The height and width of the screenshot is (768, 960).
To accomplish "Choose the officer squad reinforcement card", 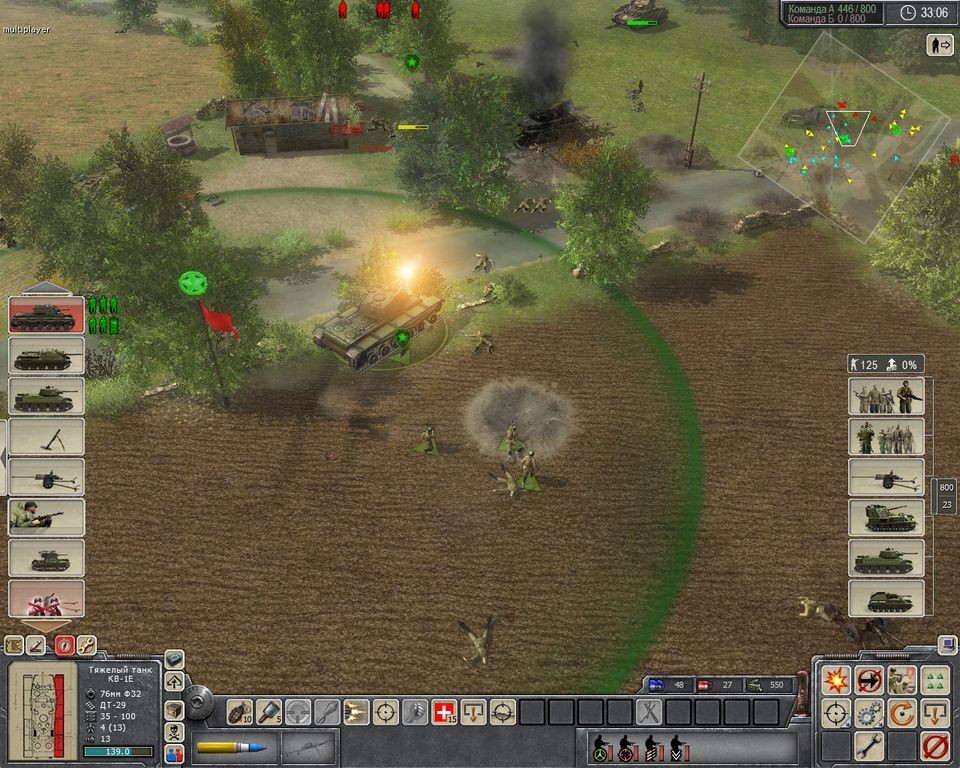I will (885, 437).
